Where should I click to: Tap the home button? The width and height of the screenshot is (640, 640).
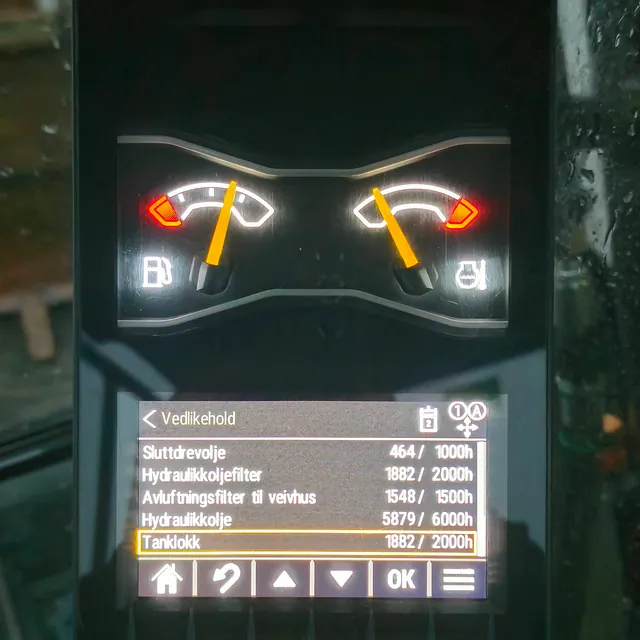click(x=165, y=579)
